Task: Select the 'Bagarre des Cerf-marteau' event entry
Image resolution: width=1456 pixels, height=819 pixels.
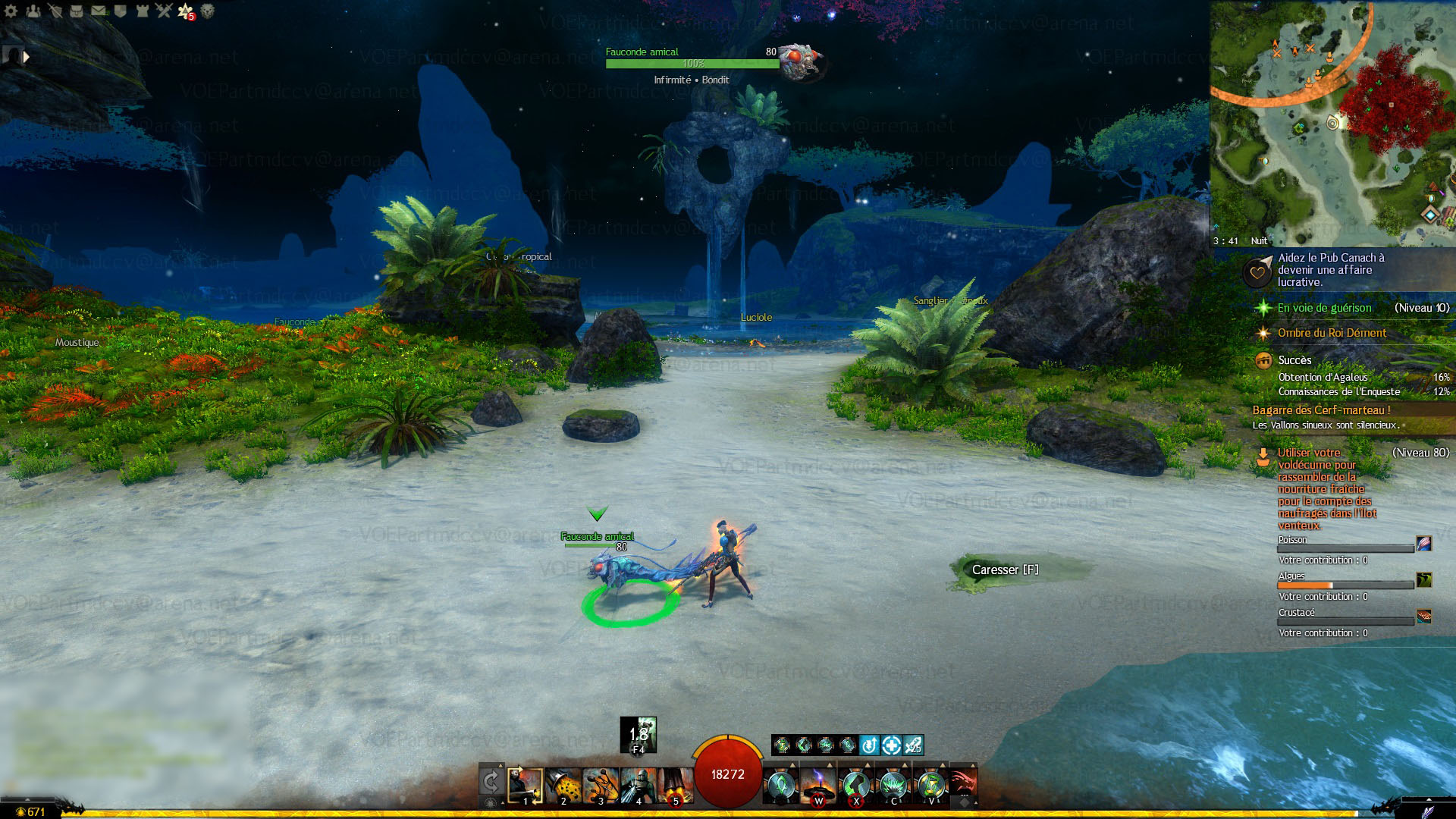Action: pyautogui.click(x=1321, y=410)
